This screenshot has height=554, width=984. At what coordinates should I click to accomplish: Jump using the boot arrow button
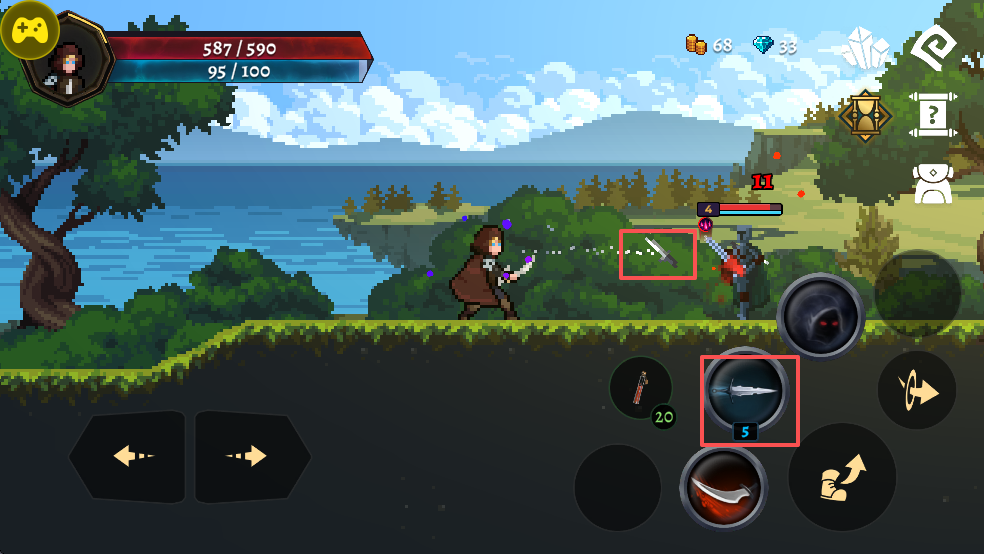pyautogui.click(x=842, y=477)
